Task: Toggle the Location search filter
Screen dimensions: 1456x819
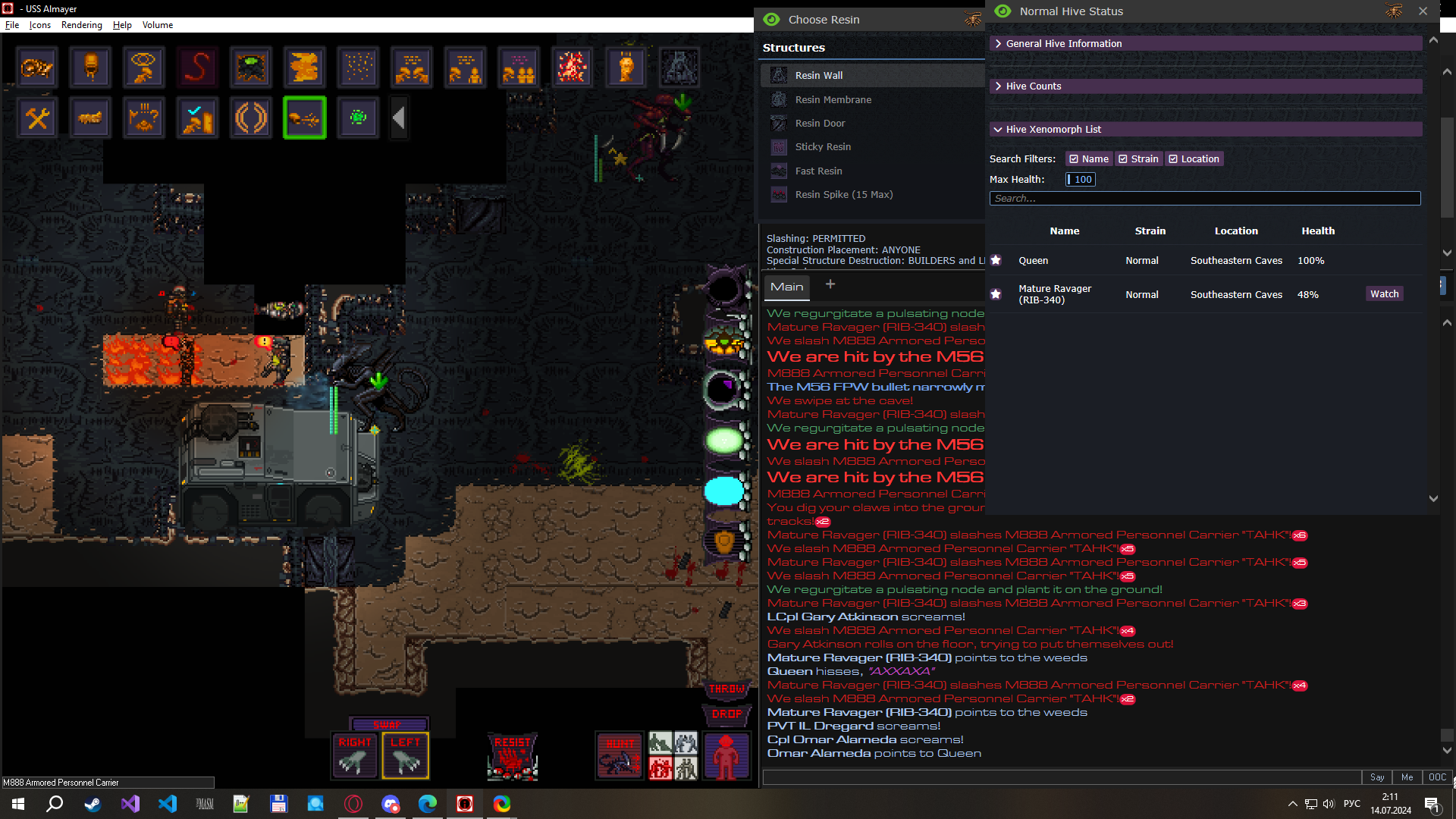Action: [x=1194, y=159]
